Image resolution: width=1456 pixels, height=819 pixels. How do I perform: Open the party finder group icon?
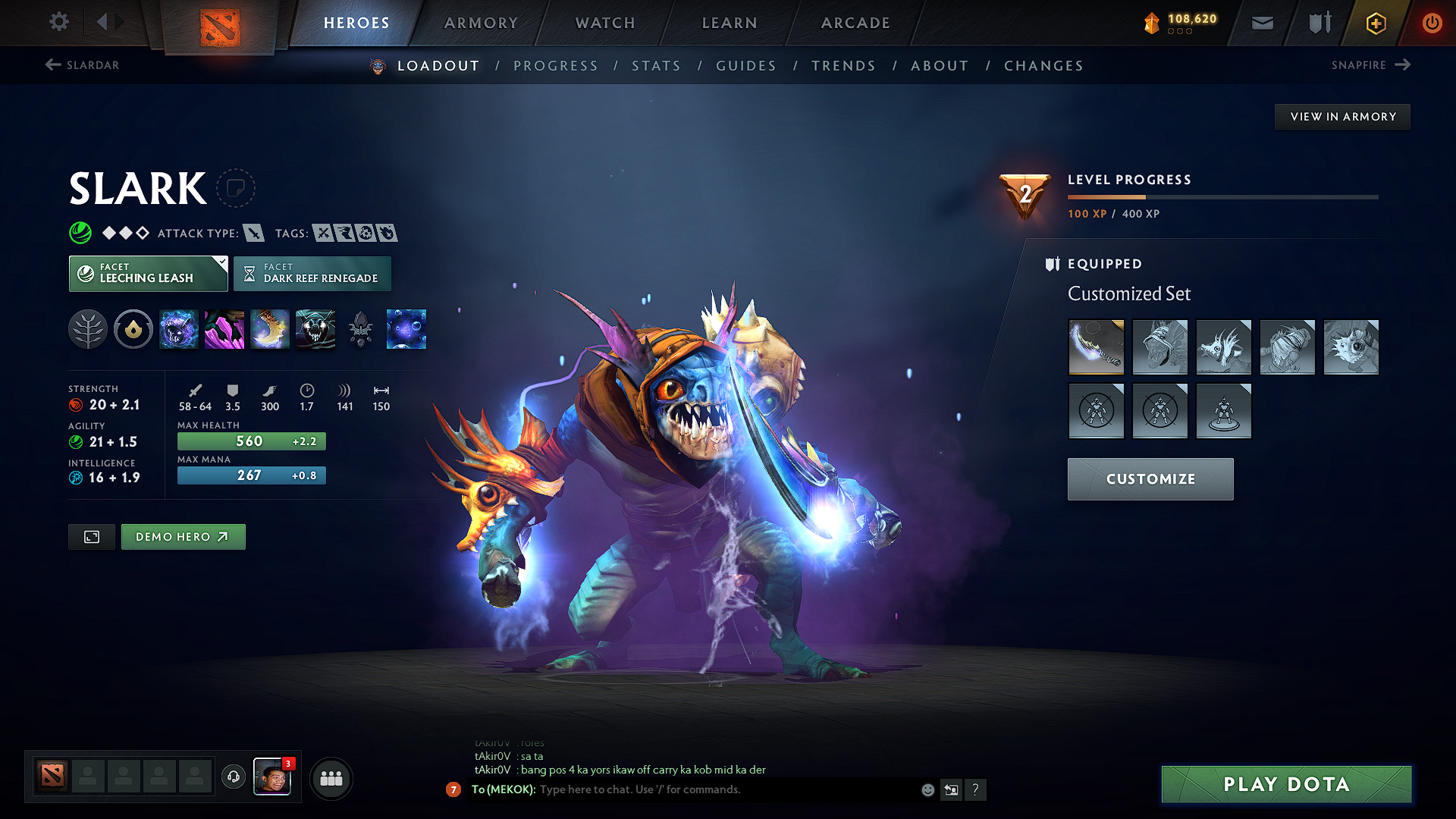[331, 778]
